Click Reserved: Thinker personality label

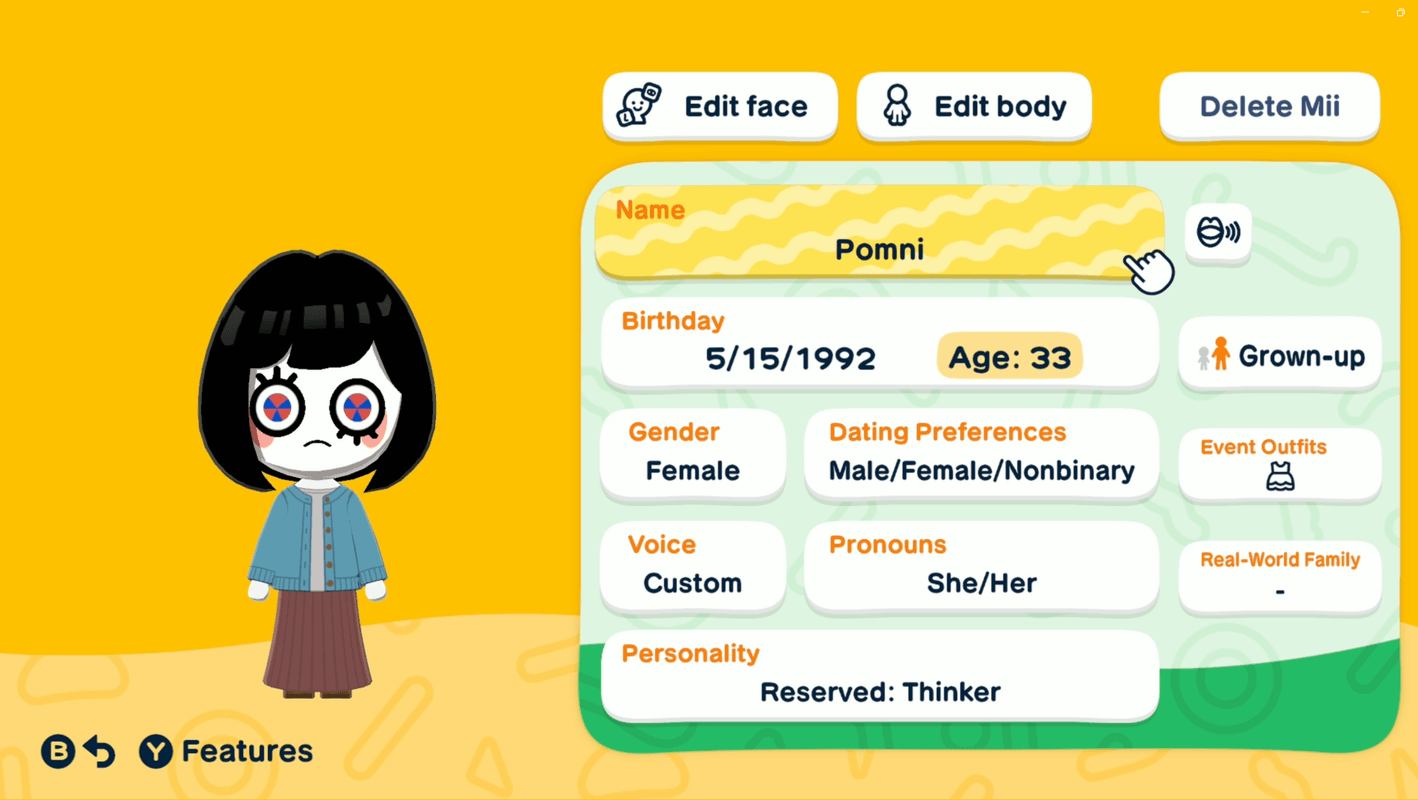tap(880, 691)
